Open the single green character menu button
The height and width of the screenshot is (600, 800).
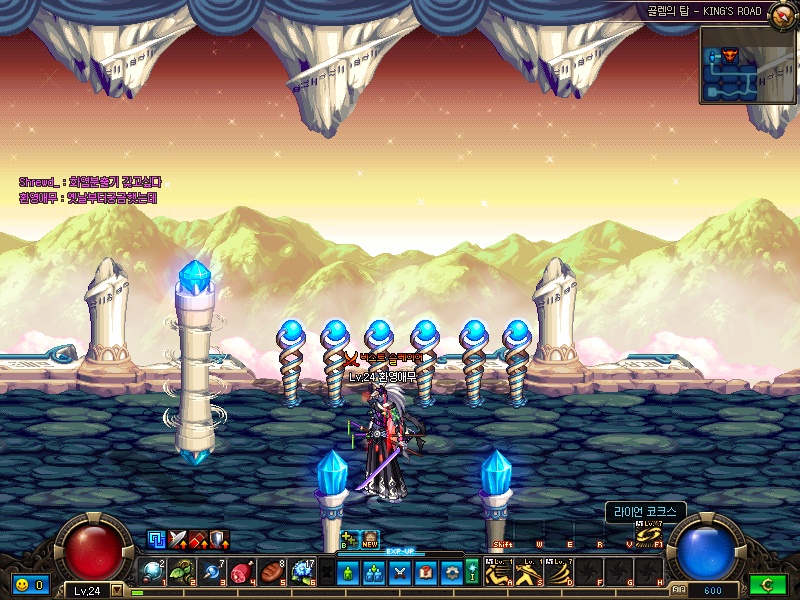coord(347,572)
